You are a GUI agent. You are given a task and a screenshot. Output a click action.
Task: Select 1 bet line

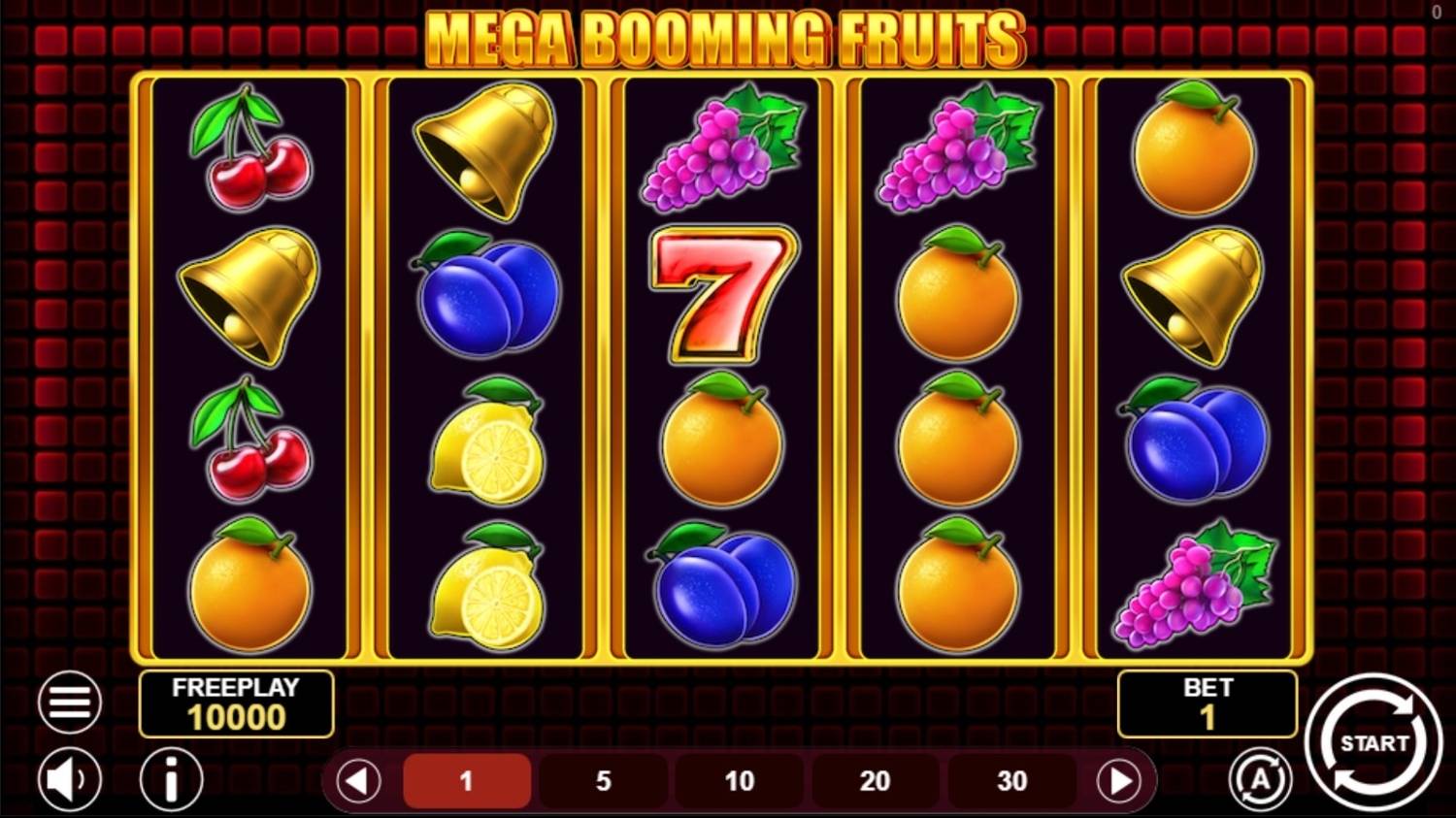pyautogui.click(x=467, y=780)
